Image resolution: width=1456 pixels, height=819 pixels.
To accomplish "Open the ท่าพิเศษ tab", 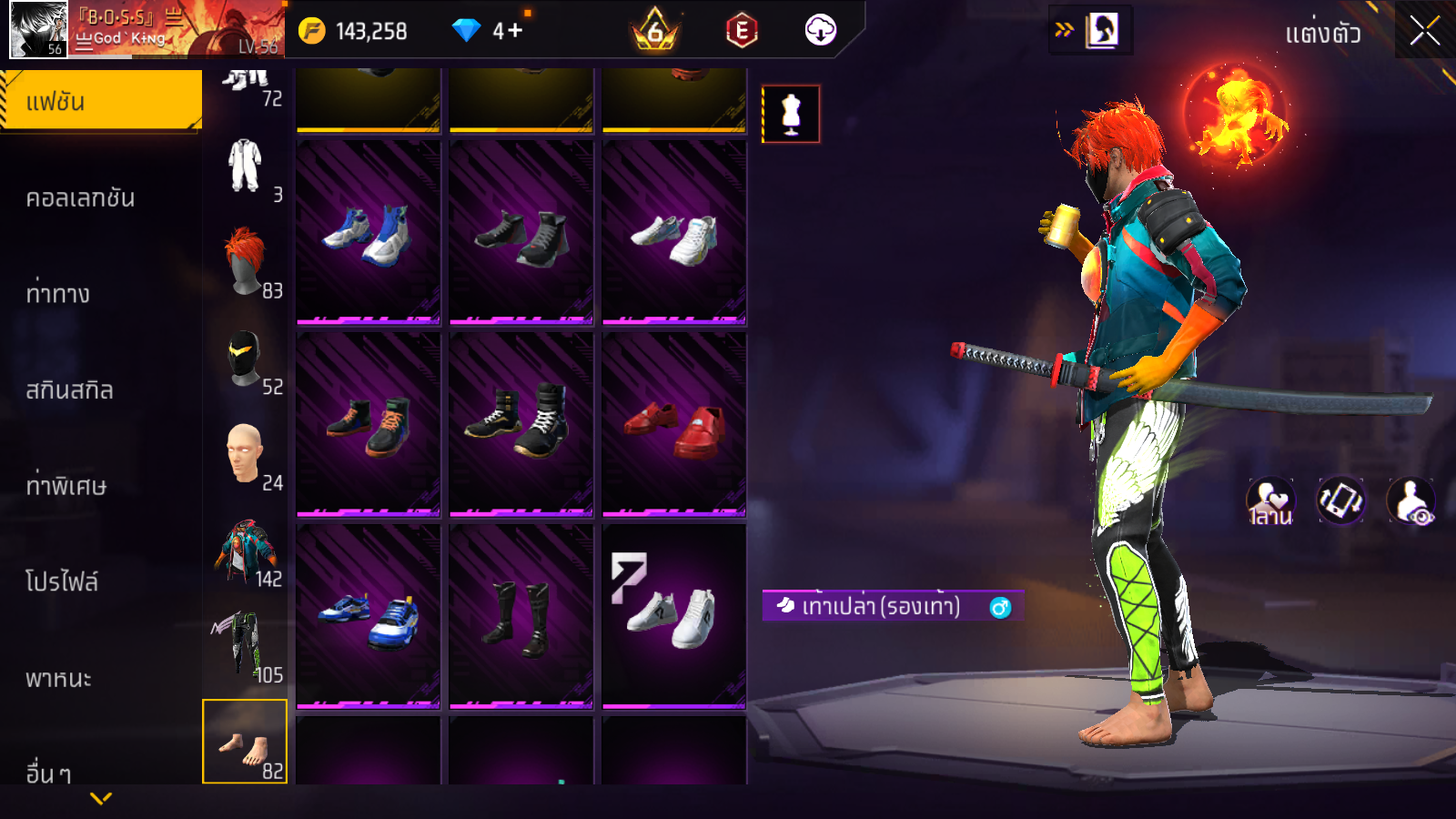I will click(66, 486).
